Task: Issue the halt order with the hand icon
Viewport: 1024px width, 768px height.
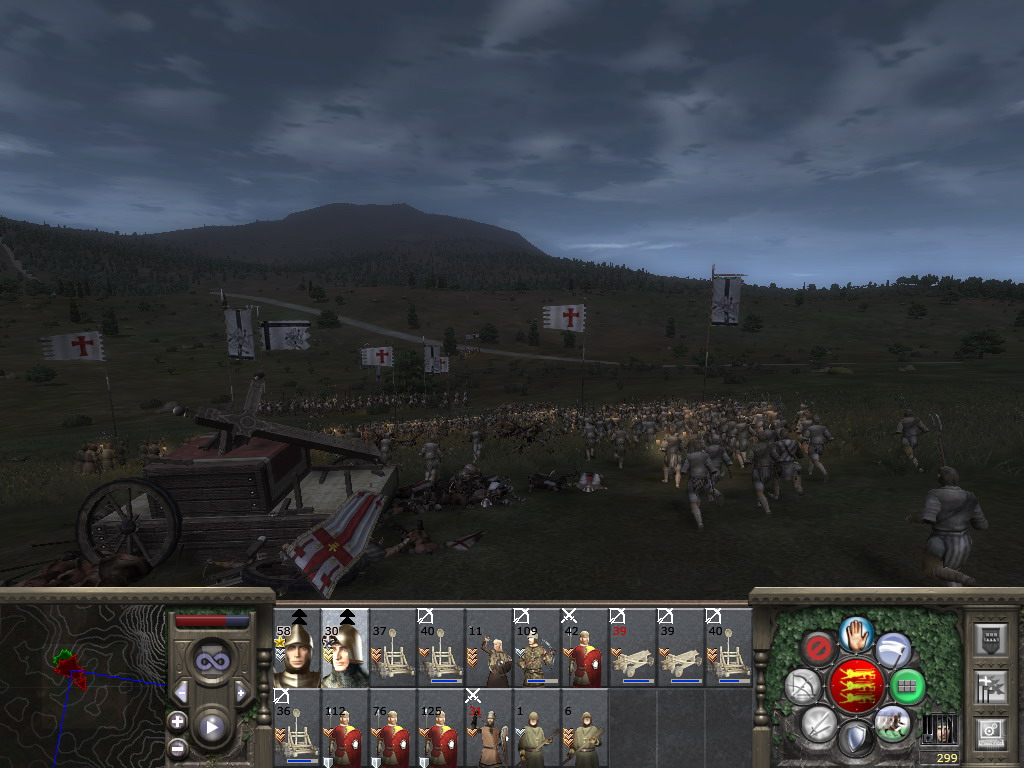Action: coord(856,632)
